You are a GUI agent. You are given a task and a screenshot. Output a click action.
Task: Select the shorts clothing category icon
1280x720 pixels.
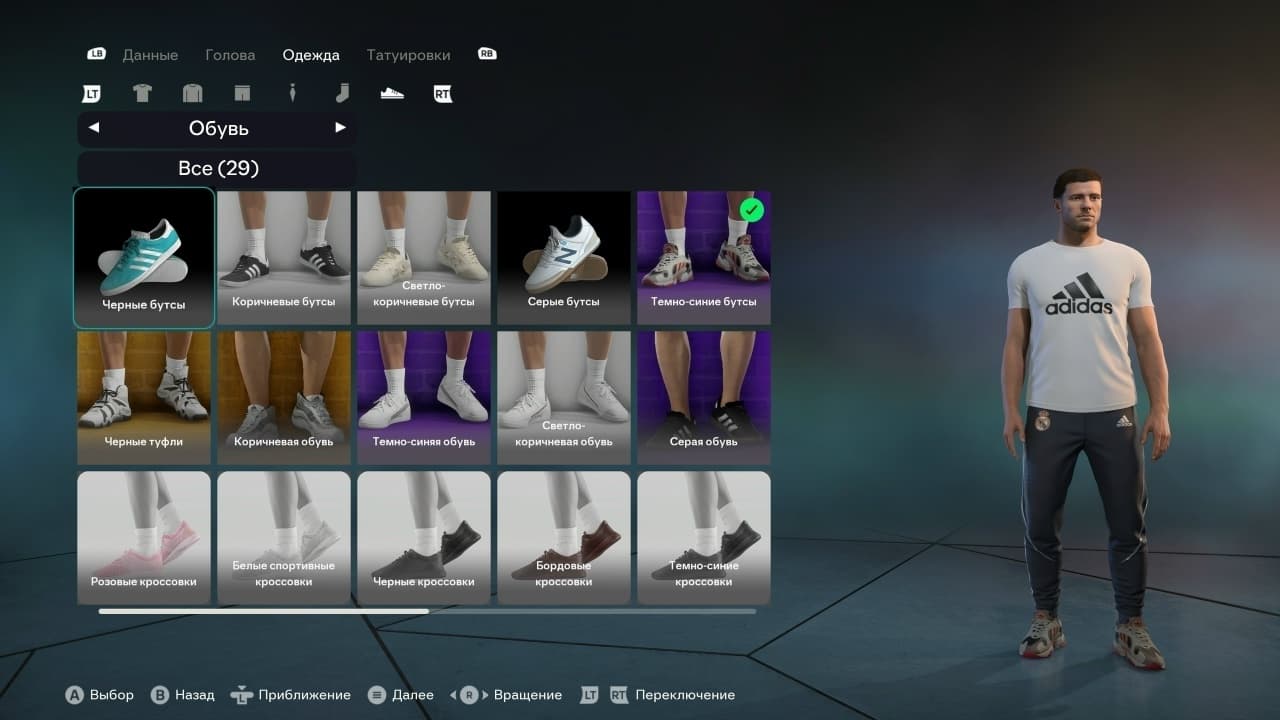pos(242,93)
